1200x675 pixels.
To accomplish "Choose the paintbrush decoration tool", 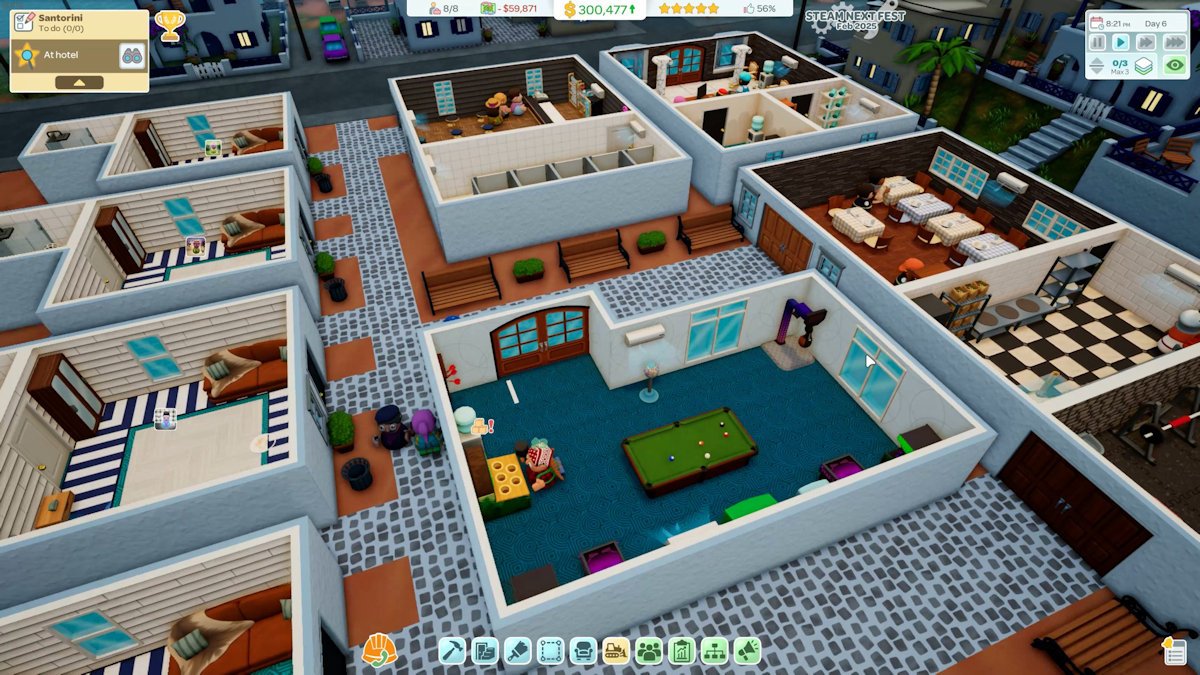I will pos(518,651).
